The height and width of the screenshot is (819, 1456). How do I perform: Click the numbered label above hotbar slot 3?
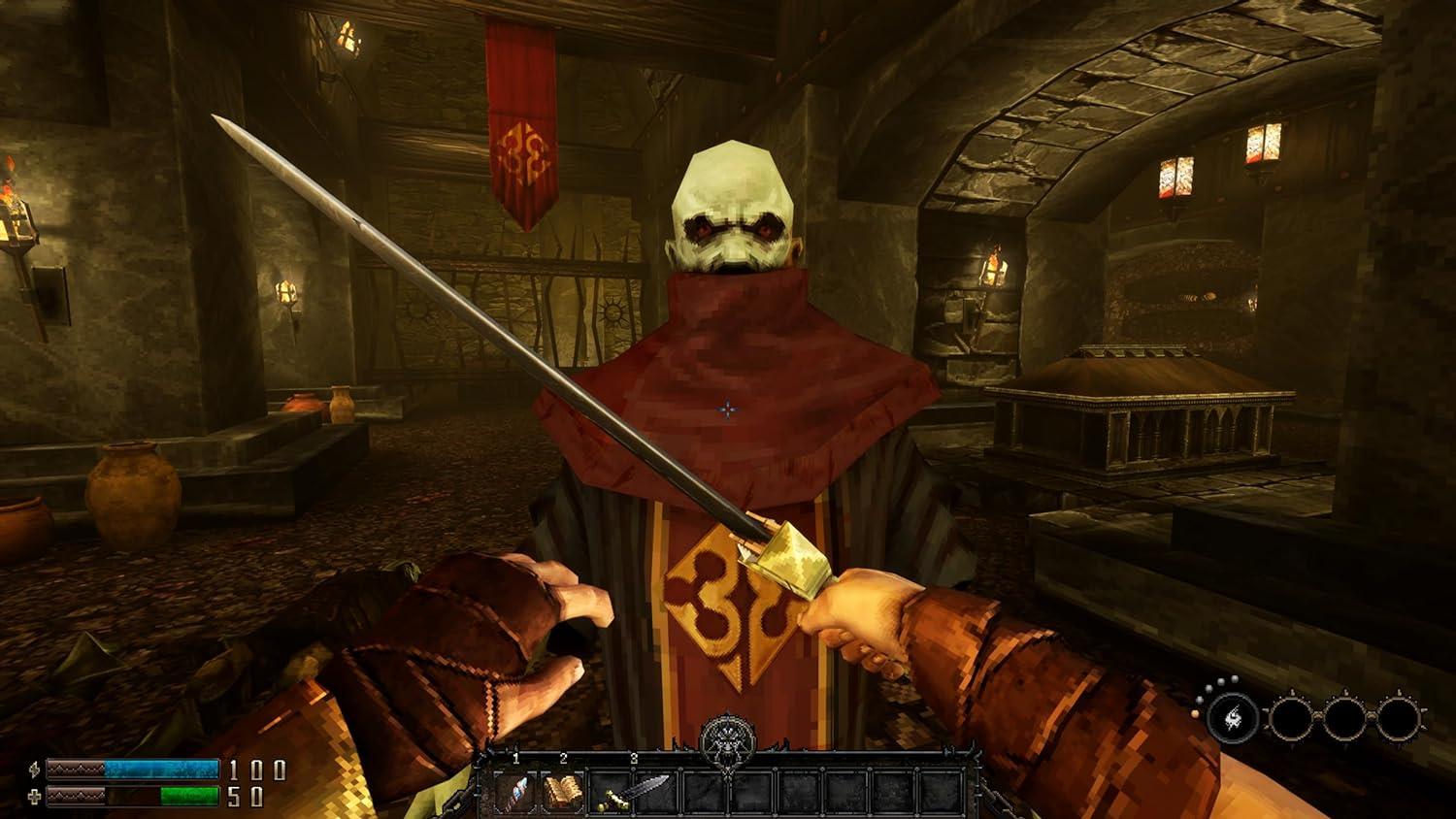pyautogui.click(x=633, y=758)
